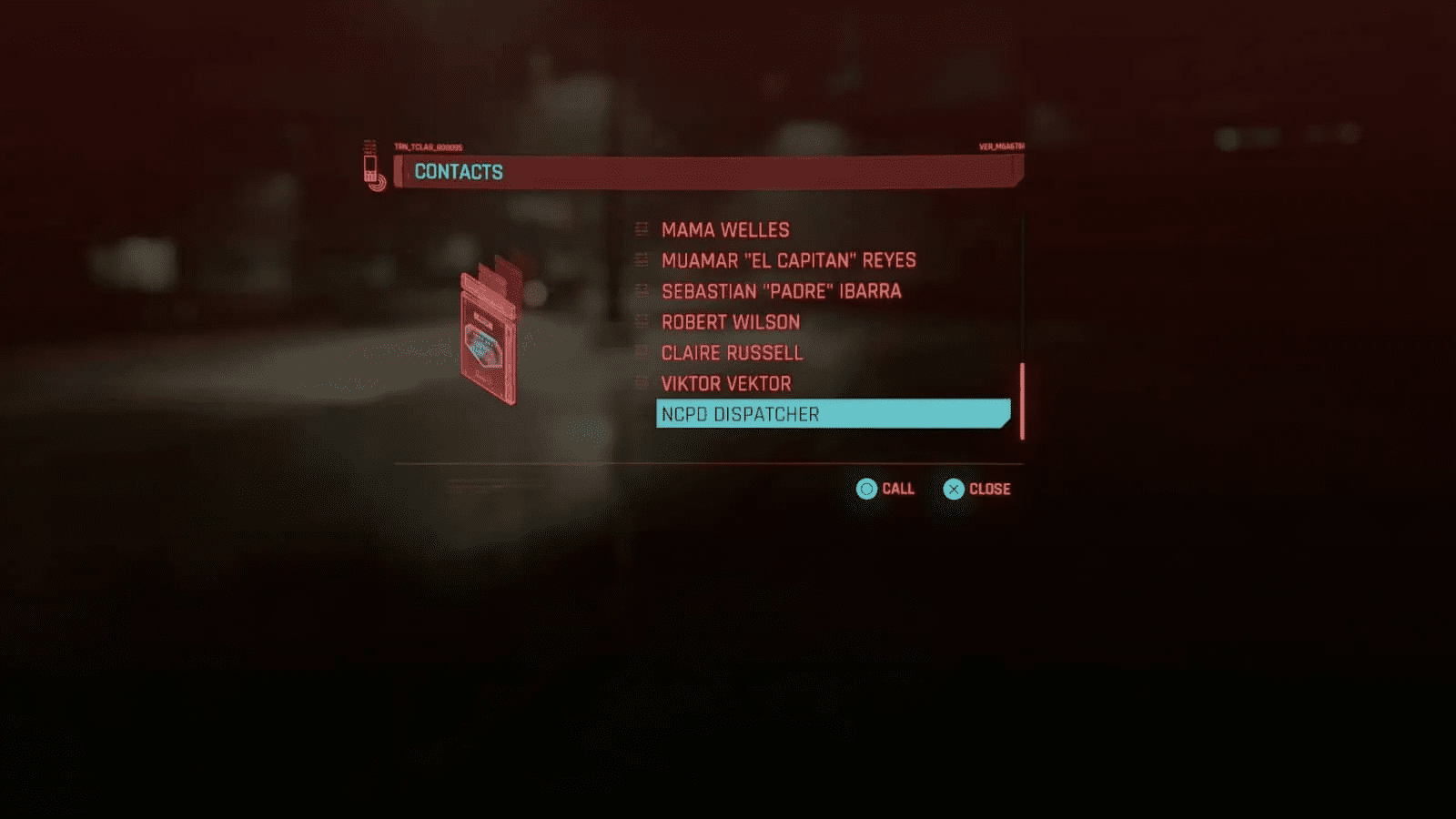The image size is (1456, 819).
Task: Select the contact icon beside Claire Russell
Action: (641, 353)
